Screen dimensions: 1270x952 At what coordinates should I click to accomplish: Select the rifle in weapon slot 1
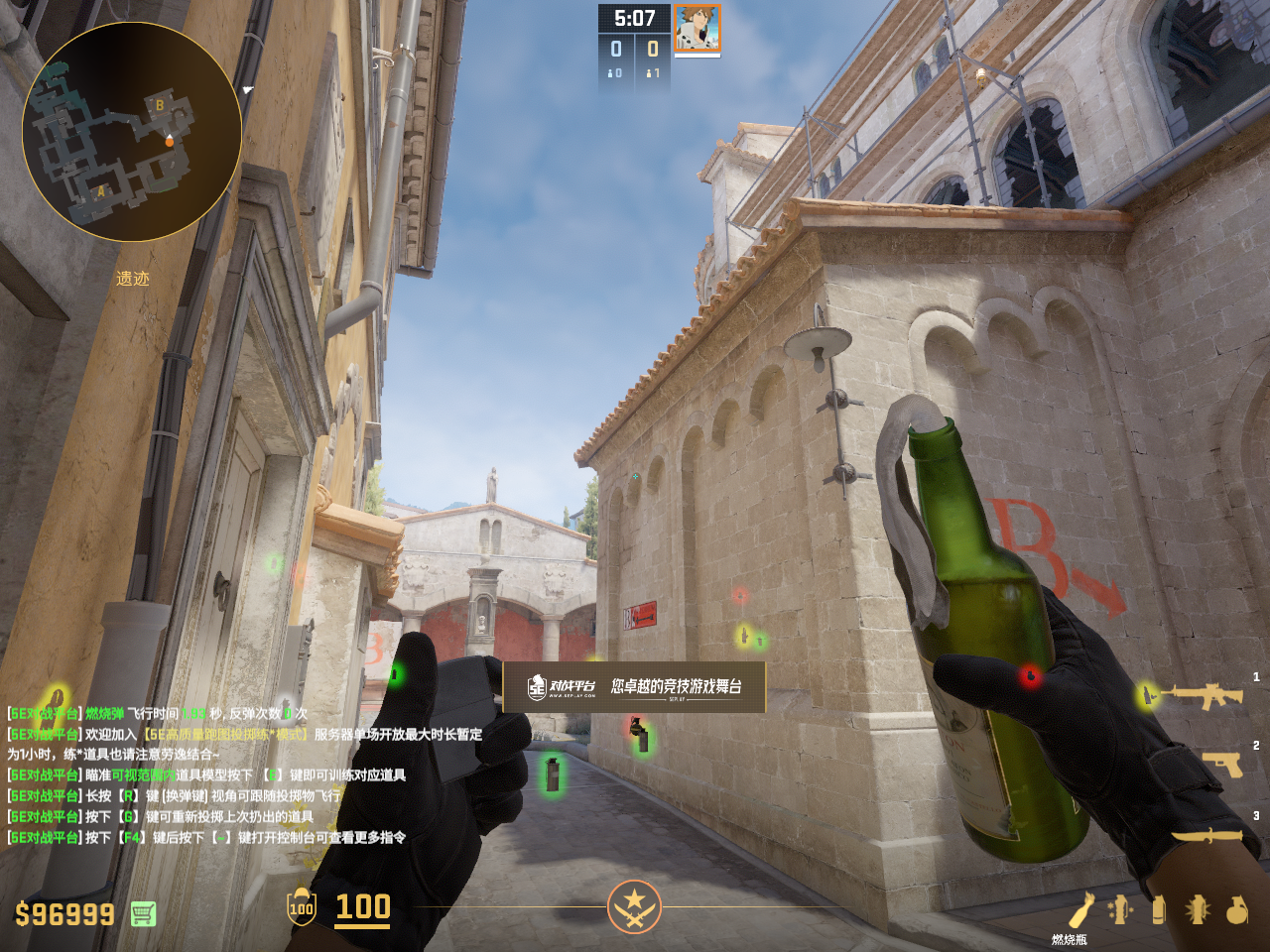1206,696
